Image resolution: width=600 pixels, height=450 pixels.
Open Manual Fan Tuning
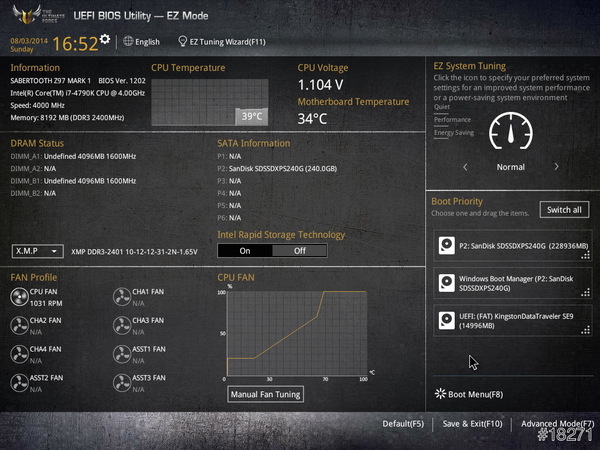pos(265,394)
